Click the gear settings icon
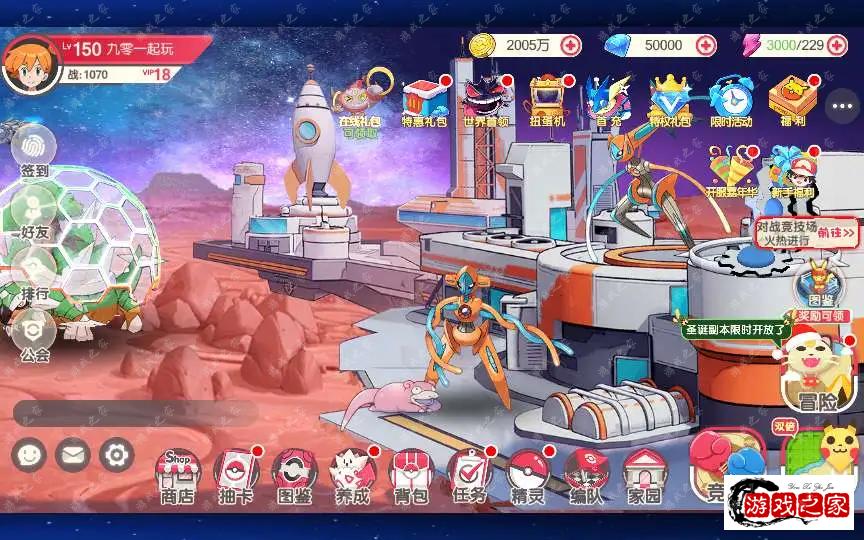Viewport: 864px width, 540px height. (x=117, y=456)
